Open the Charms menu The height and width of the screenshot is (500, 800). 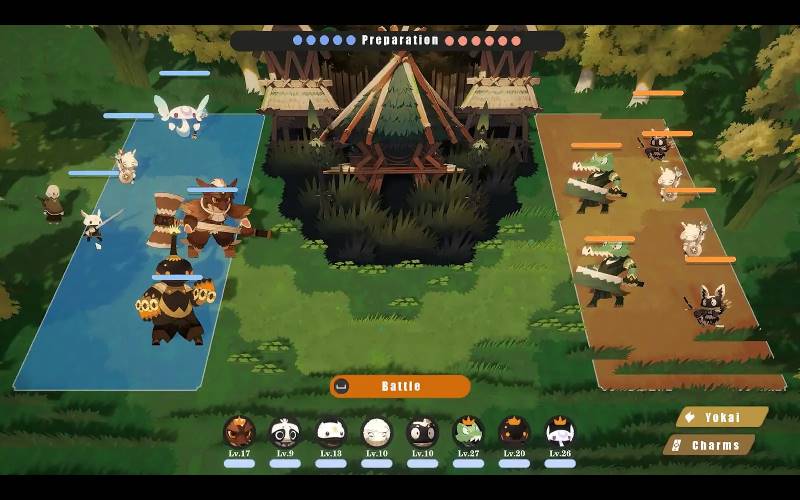tap(711, 445)
